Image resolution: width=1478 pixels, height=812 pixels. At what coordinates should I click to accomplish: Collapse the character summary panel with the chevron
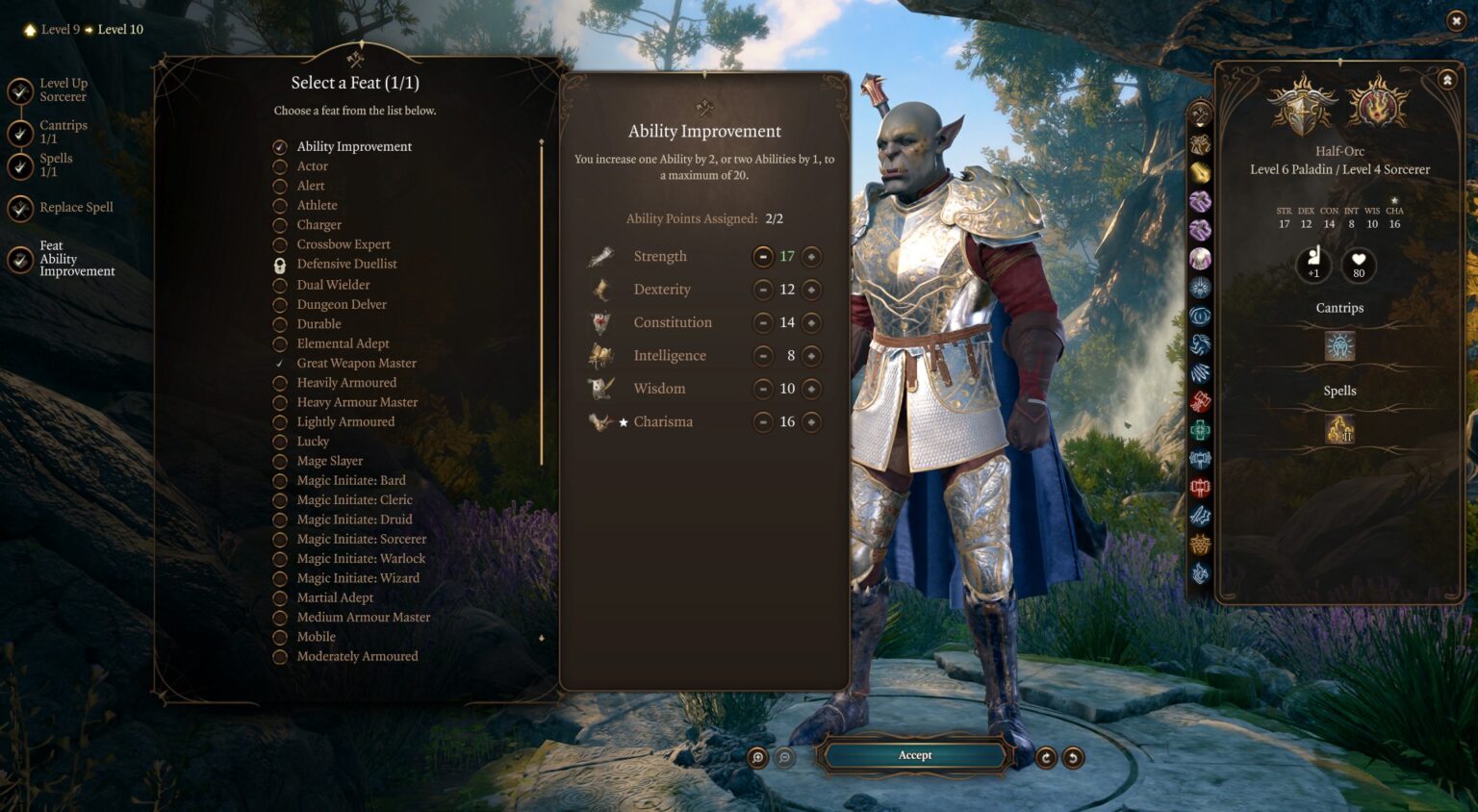[x=1445, y=82]
